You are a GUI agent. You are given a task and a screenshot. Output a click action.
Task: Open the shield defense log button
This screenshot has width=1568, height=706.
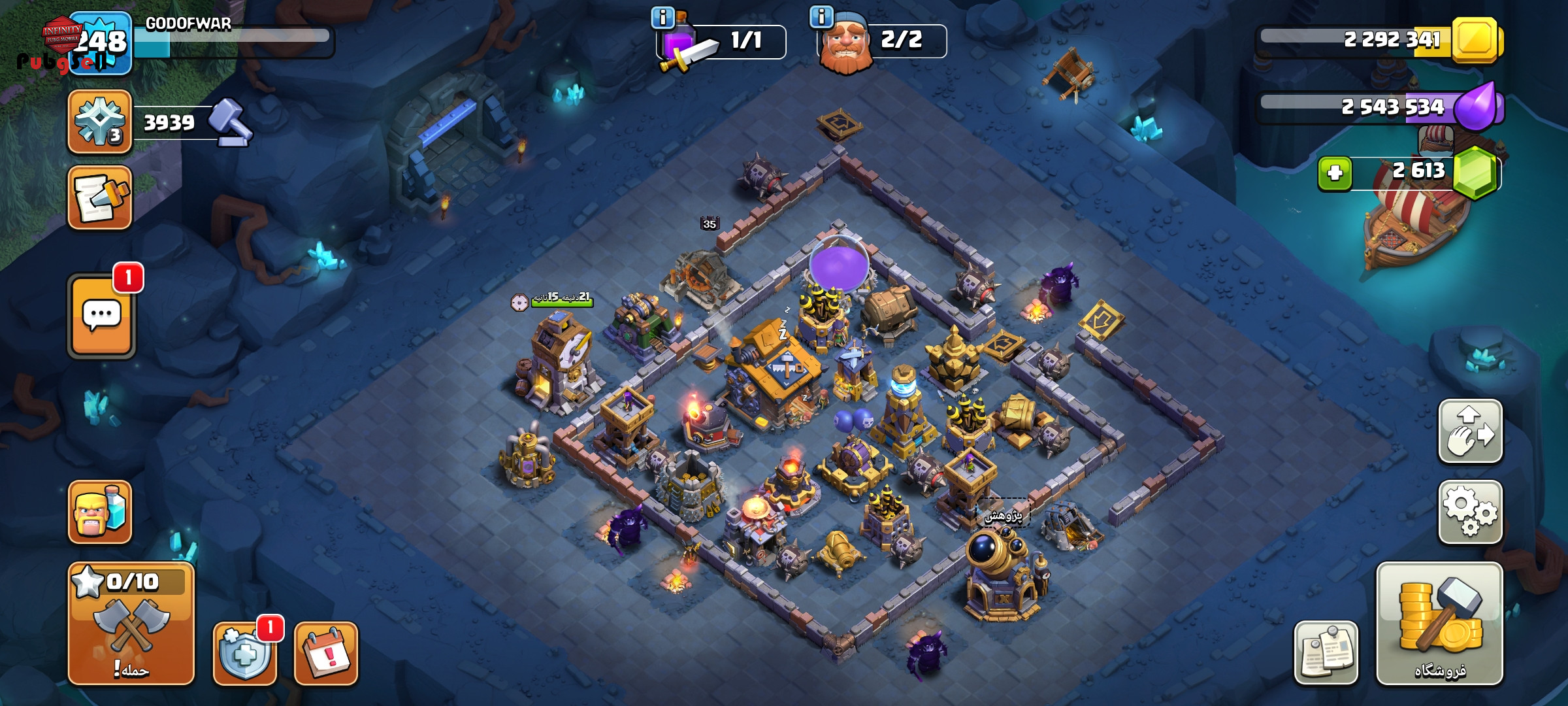tap(245, 653)
